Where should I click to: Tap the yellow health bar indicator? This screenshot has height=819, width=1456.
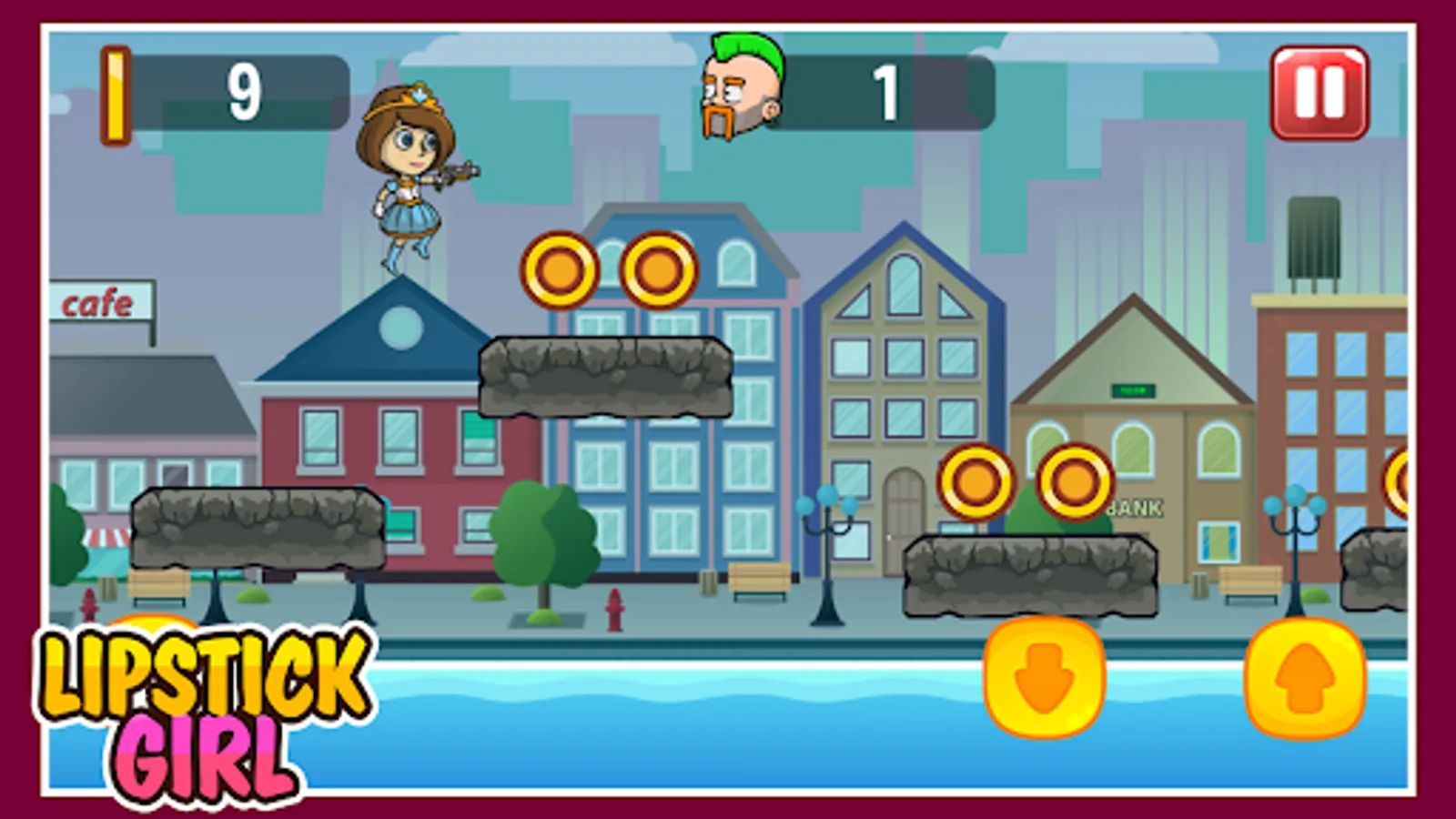pyautogui.click(x=116, y=91)
